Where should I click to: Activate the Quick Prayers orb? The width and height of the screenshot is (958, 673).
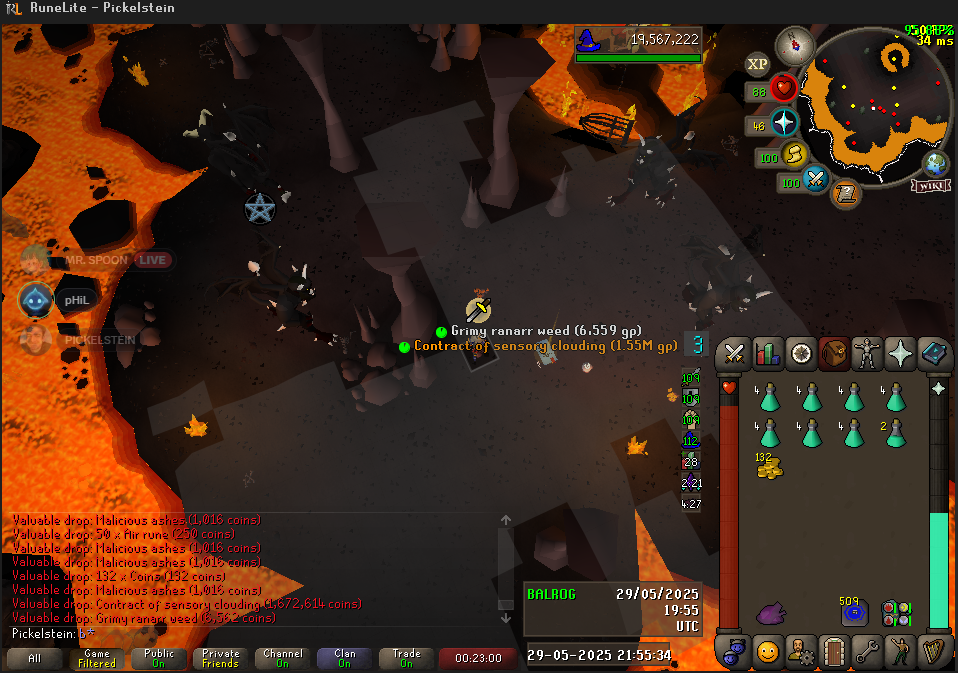(785, 123)
